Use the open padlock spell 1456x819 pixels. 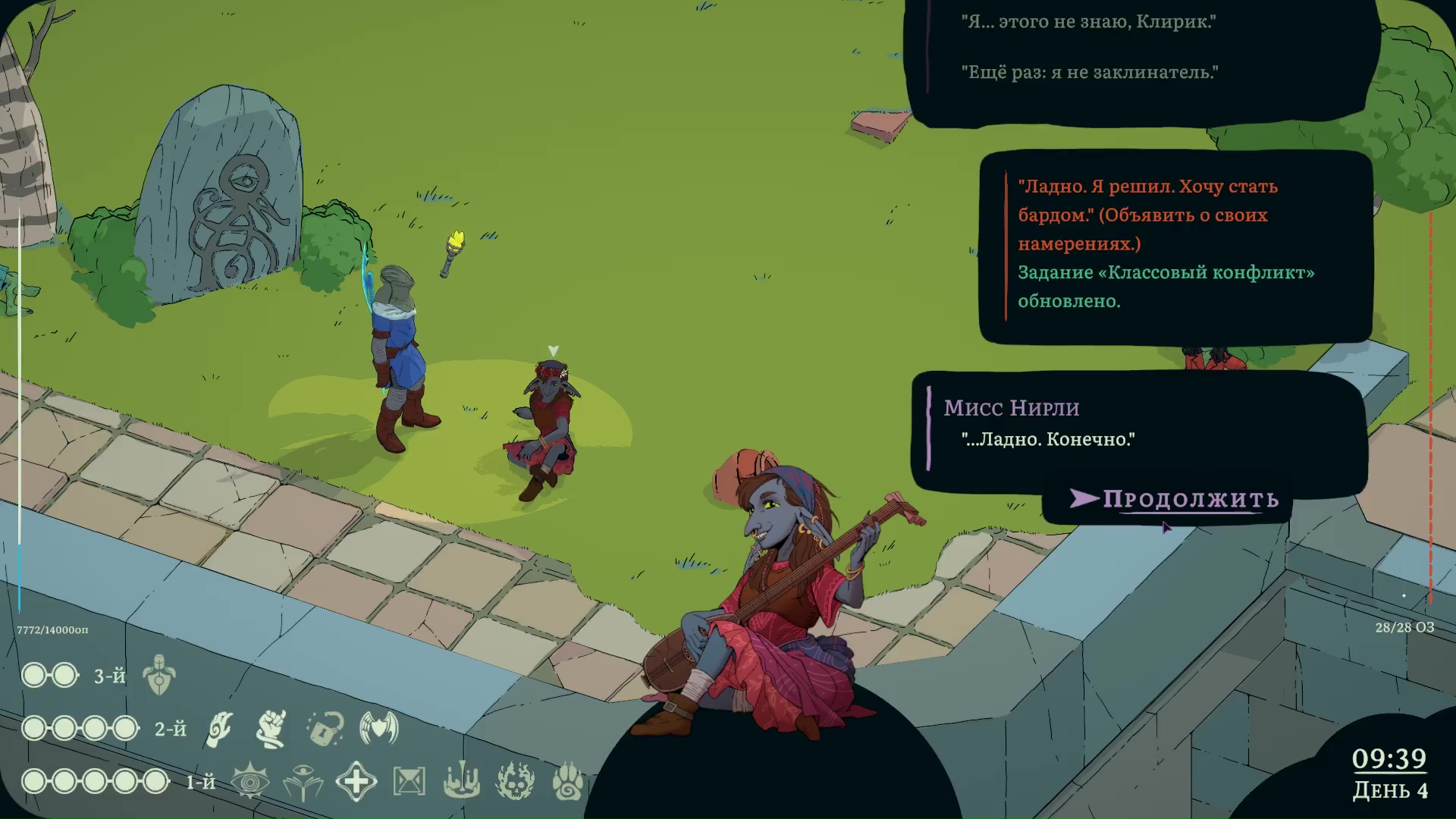click(x=325, y=729)
